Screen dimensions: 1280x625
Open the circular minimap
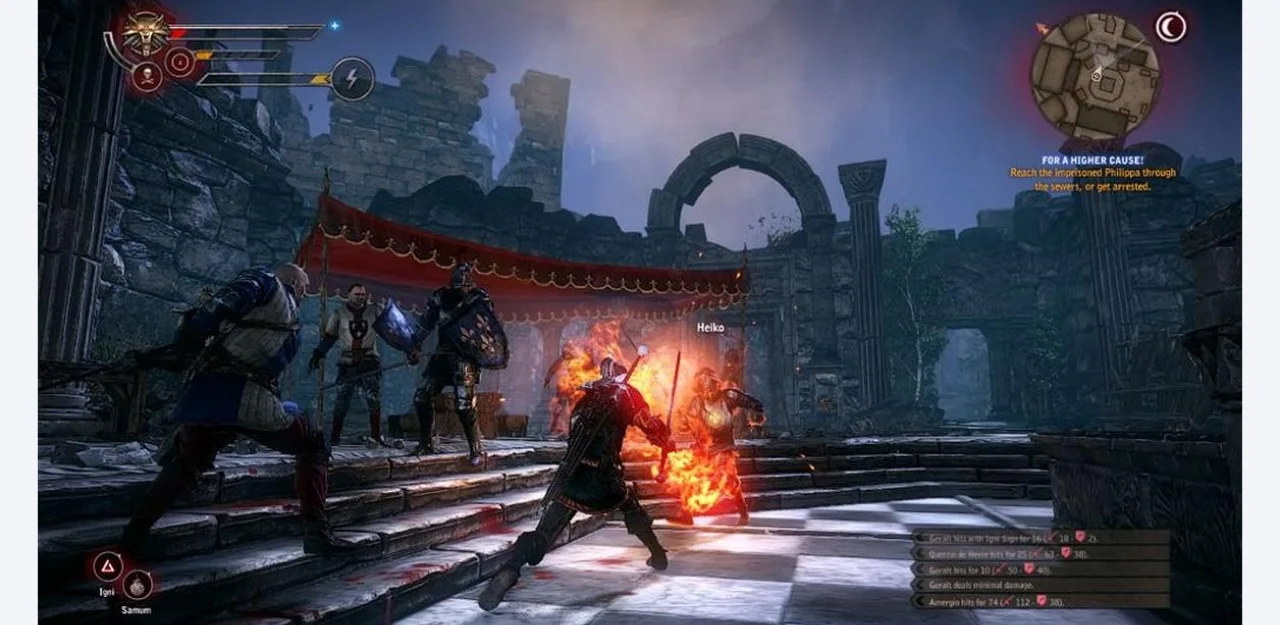point(1096,76)
